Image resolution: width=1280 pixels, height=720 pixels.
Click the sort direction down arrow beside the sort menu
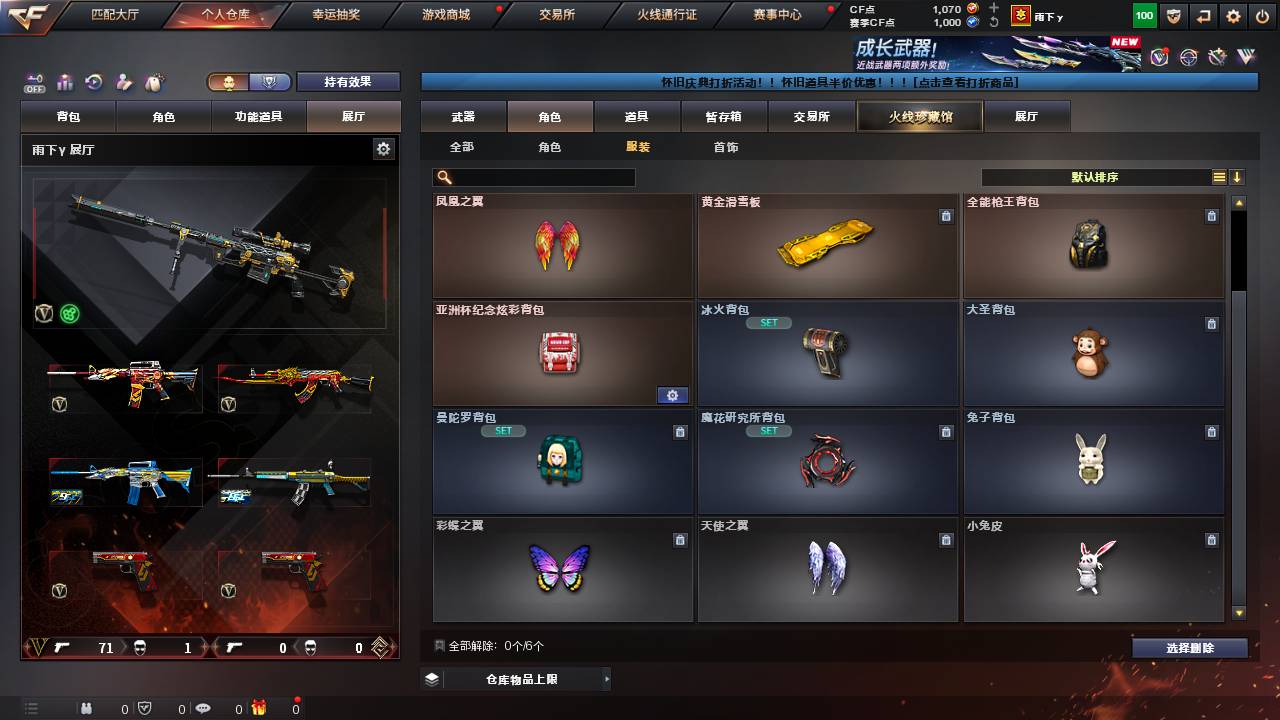click(x=1238, y=176)
